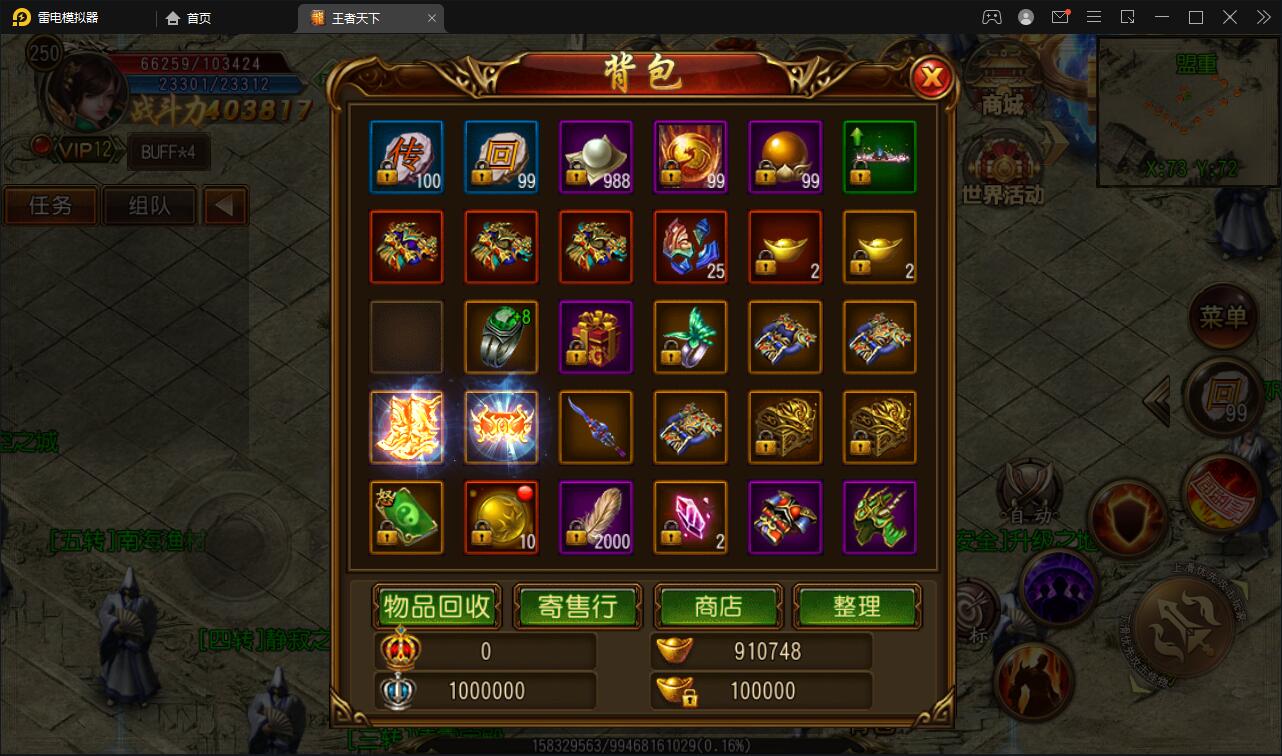Click the minimap in the top right corner
The width and height of the screenshot is (1282, 756).
click(x=1188, y=110)
